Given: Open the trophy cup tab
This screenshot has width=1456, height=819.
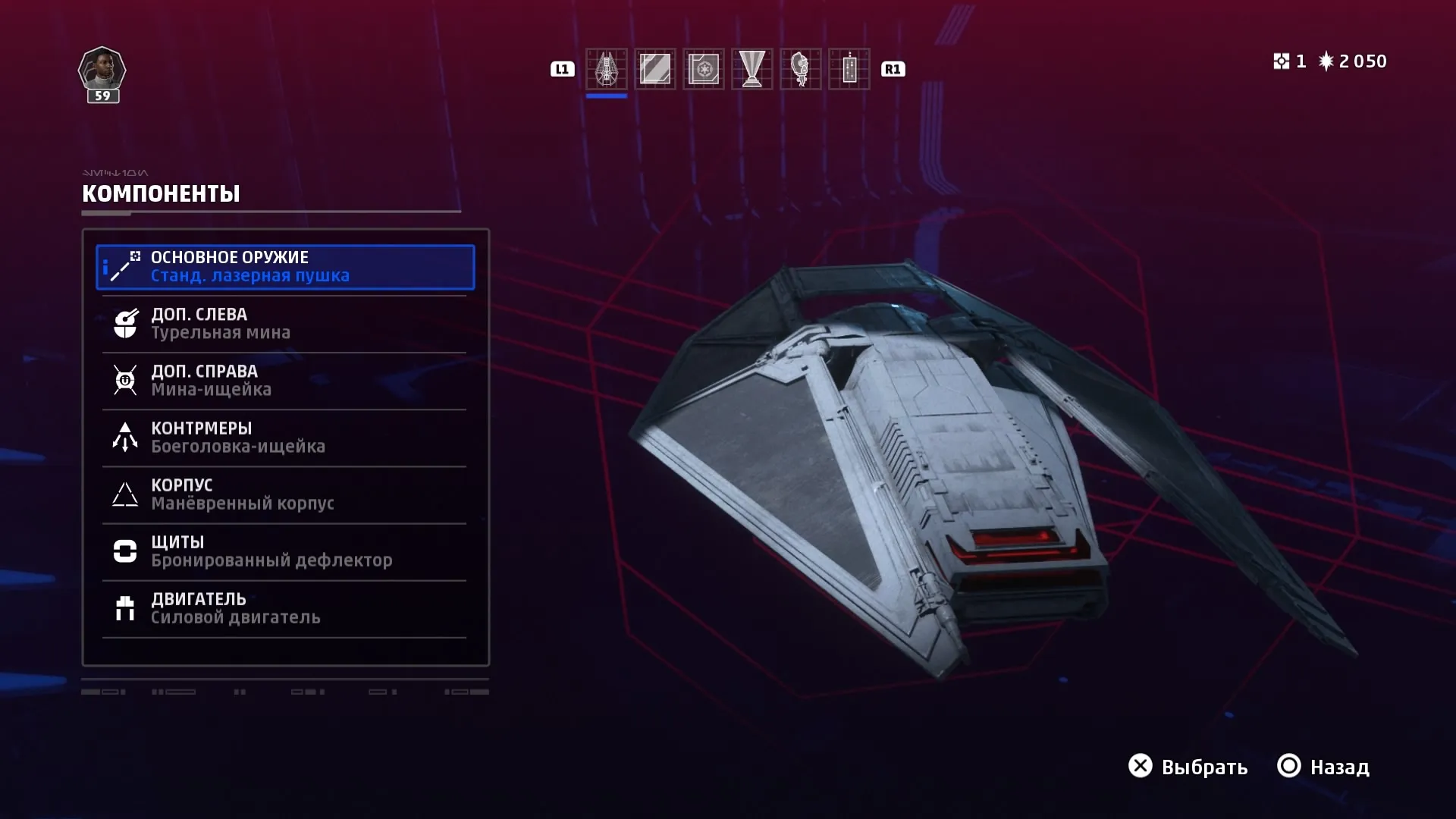Looking at the screenshot, I should pyautogui.click(x=752, y=69).
